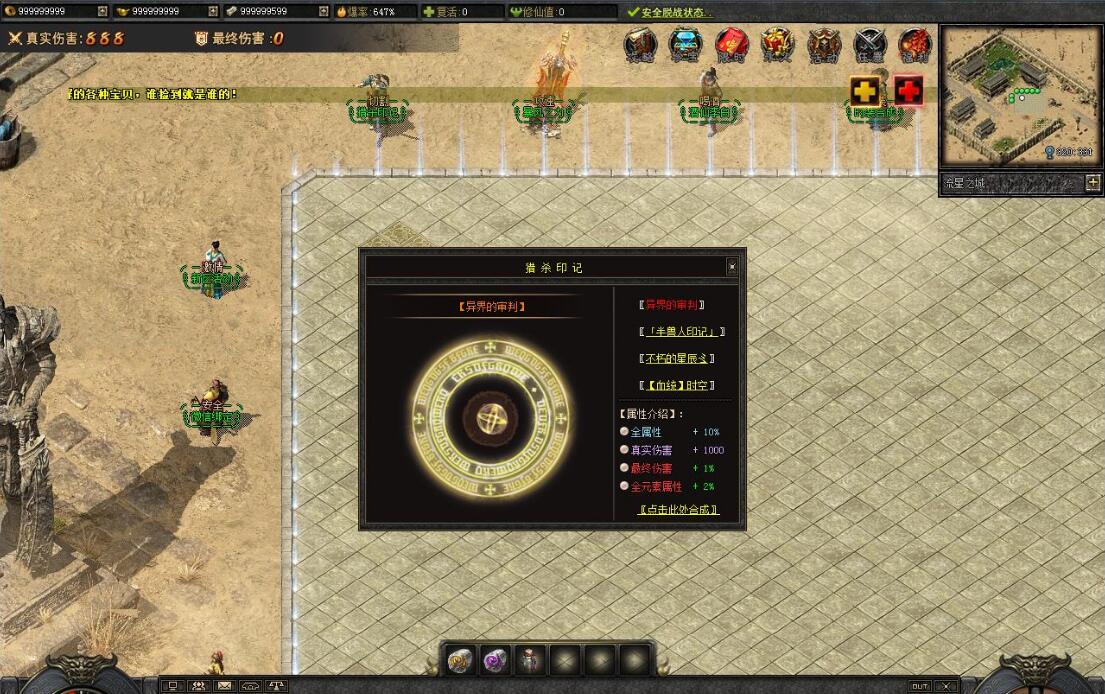Open the gift box top-bar icon
This screenshot has height=694, width=1105.
(777, 44)
